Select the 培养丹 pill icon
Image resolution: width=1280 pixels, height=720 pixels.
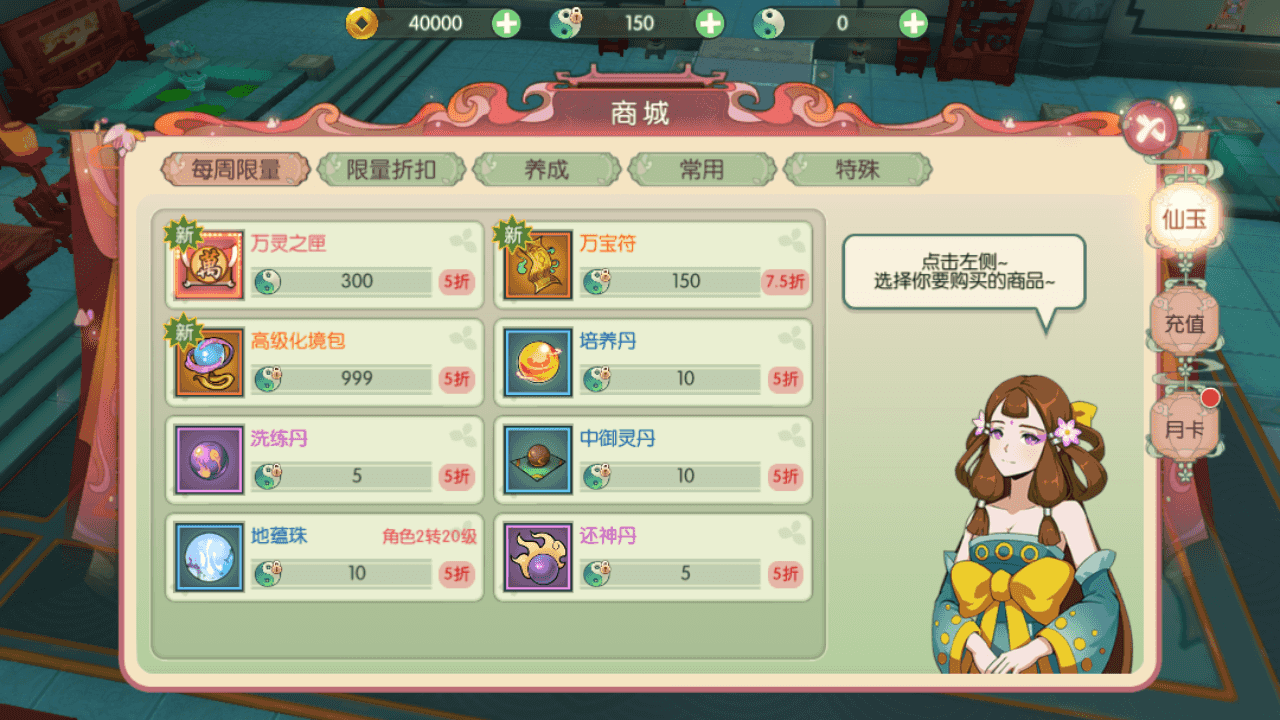tap(537, 362)
